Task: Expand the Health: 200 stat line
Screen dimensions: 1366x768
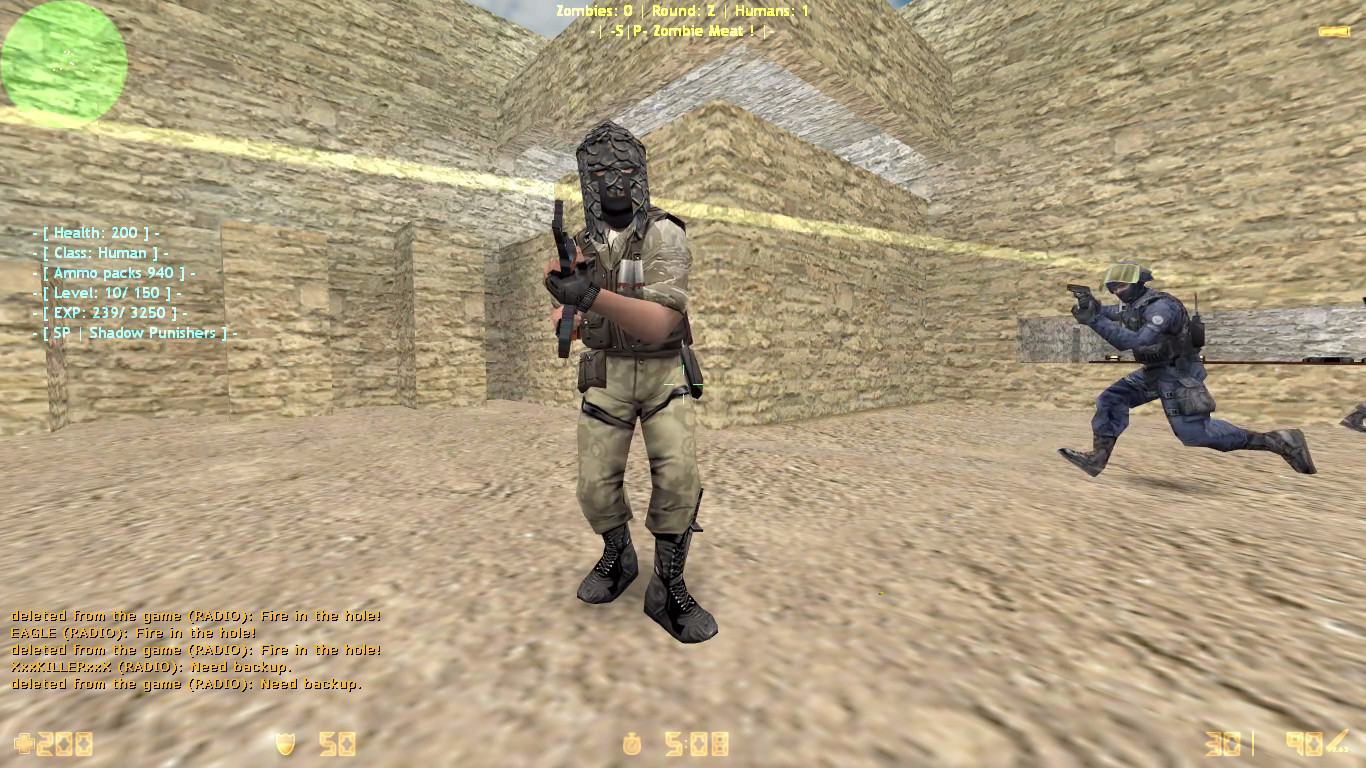Action: 98,232
